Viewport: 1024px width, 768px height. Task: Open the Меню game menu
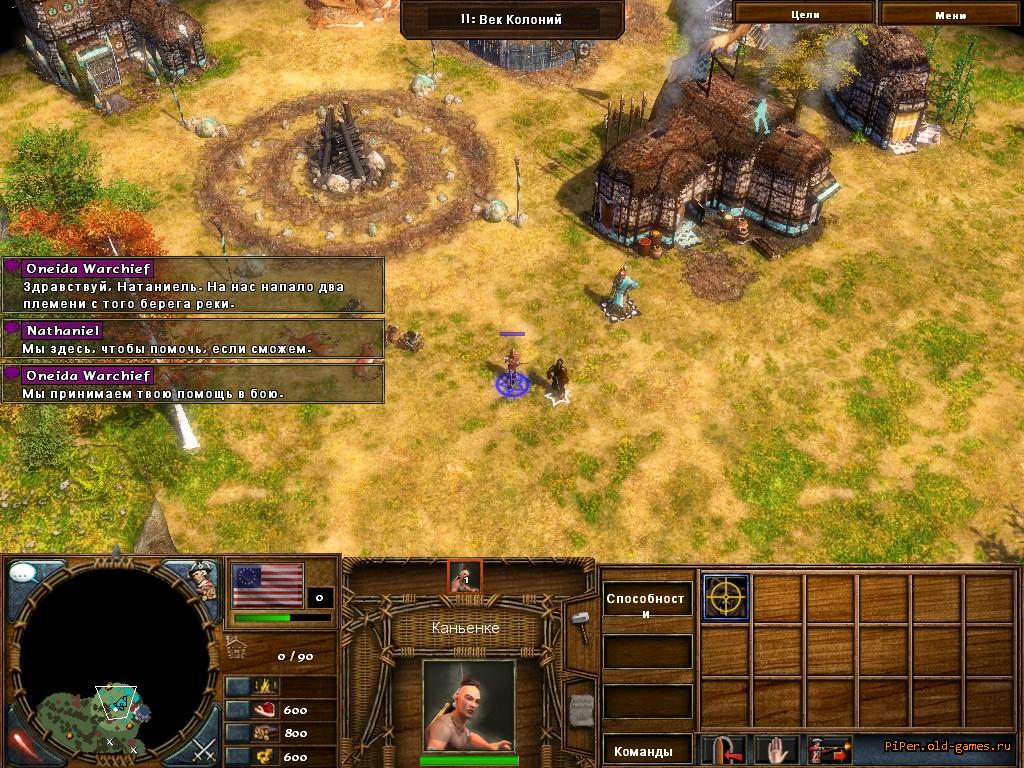950,14
